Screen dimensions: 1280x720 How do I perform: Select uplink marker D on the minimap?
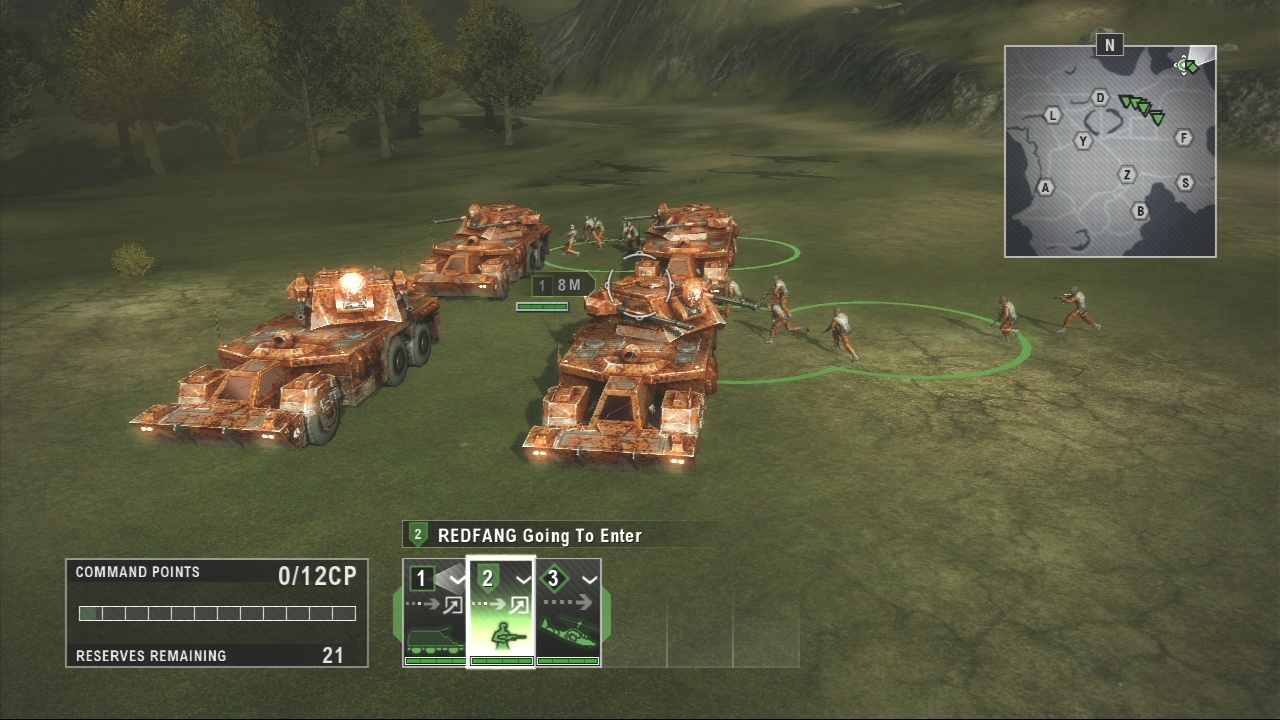(x=1100, y=97)
